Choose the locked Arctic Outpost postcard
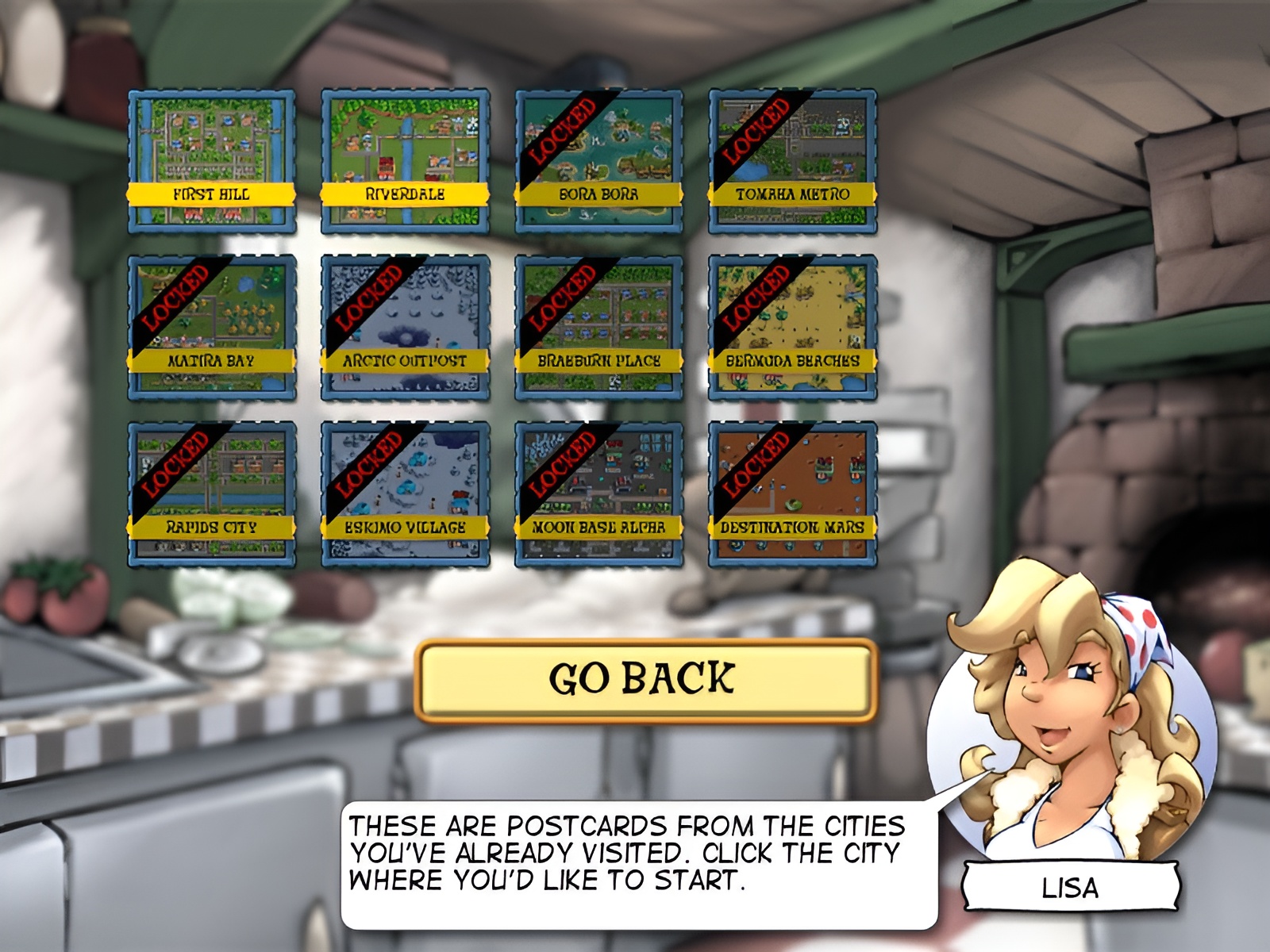 [x=405, y=328]
